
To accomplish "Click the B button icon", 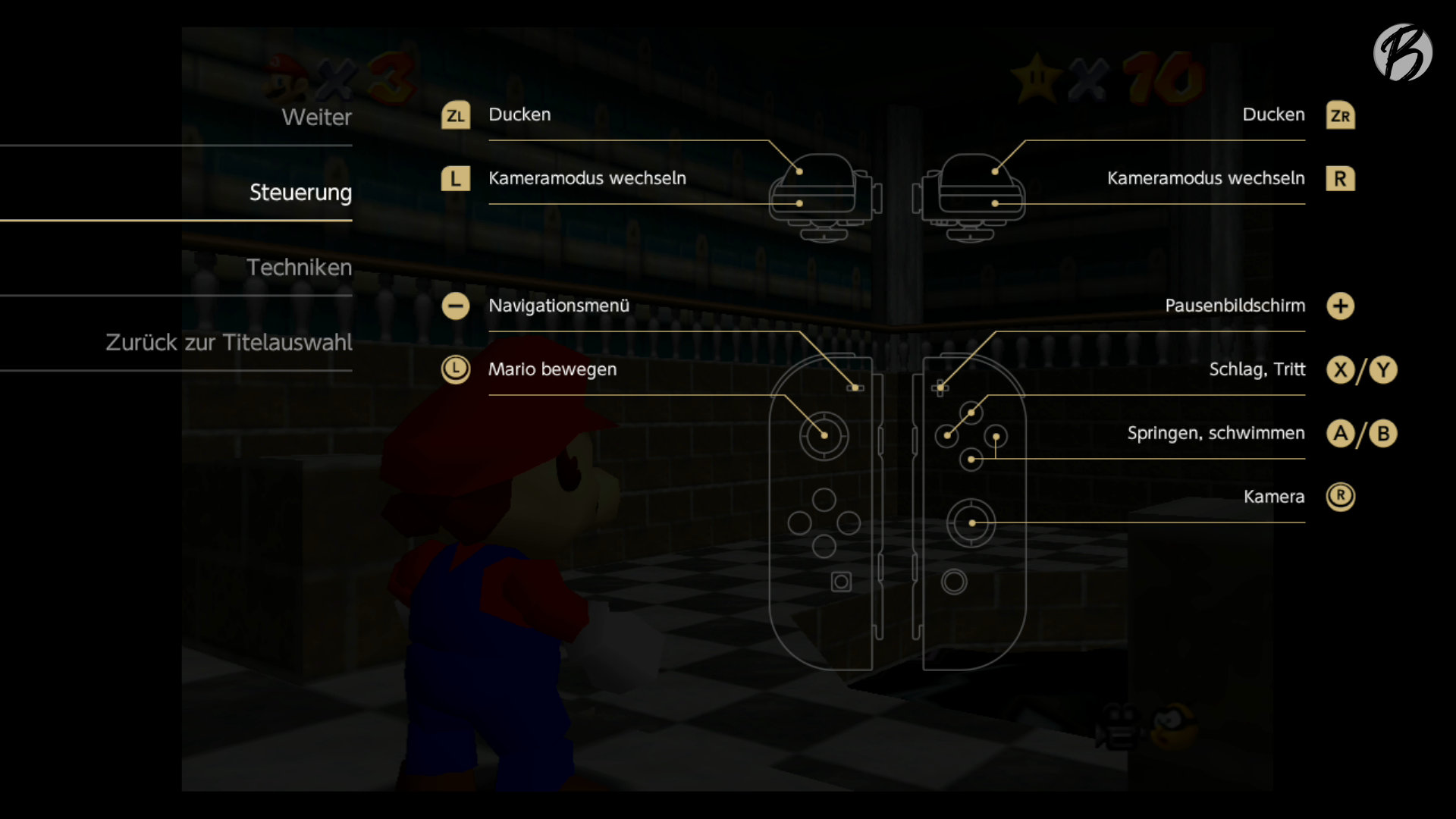I will point(1384,434).
